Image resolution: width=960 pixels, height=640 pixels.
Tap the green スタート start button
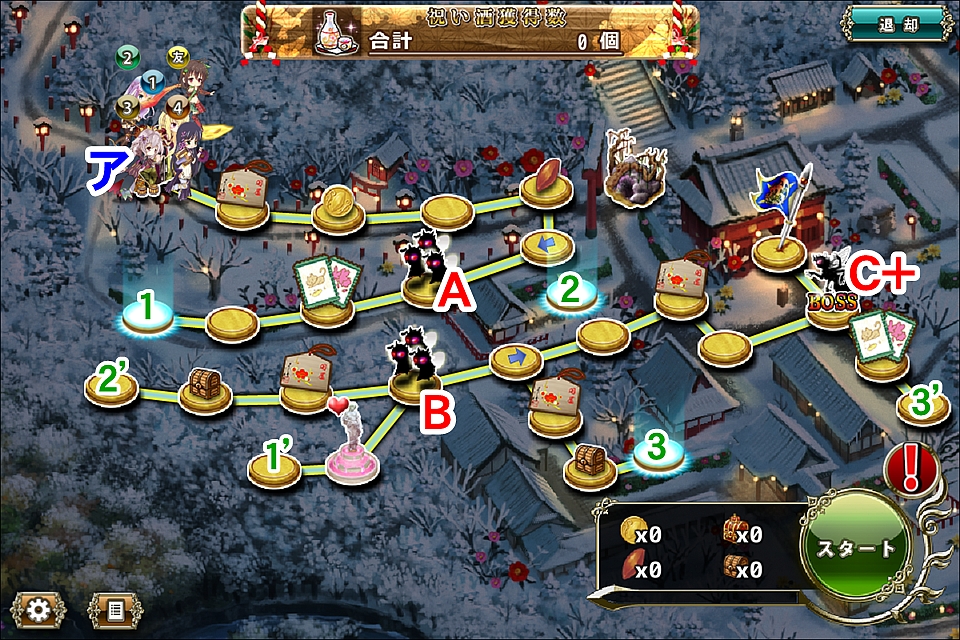click(857, 548)
